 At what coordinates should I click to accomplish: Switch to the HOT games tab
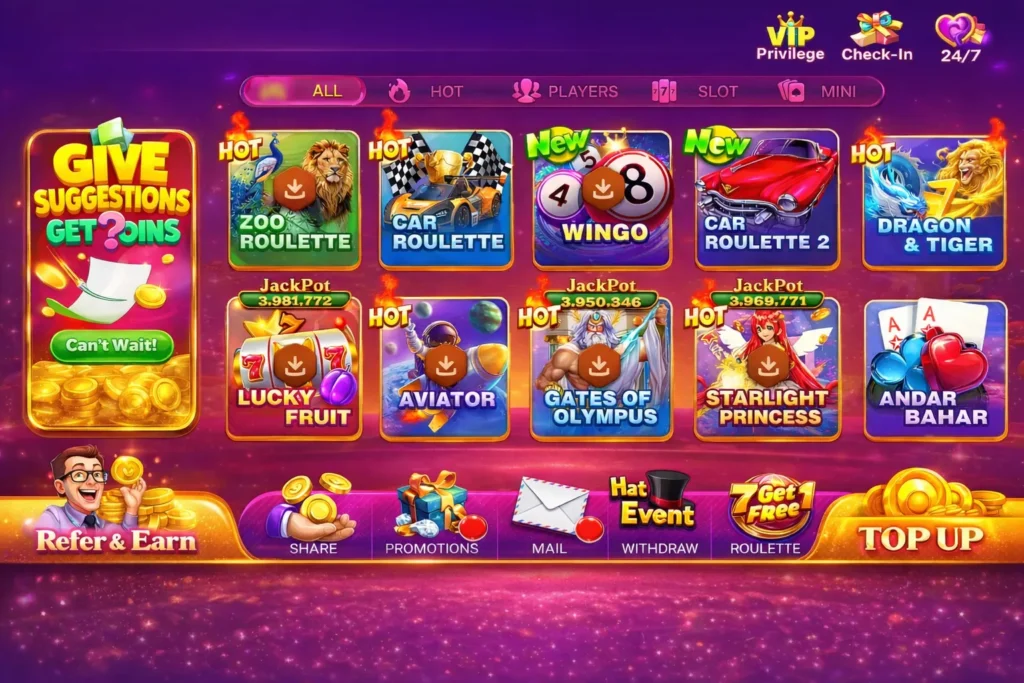click(x=428, y=91)
